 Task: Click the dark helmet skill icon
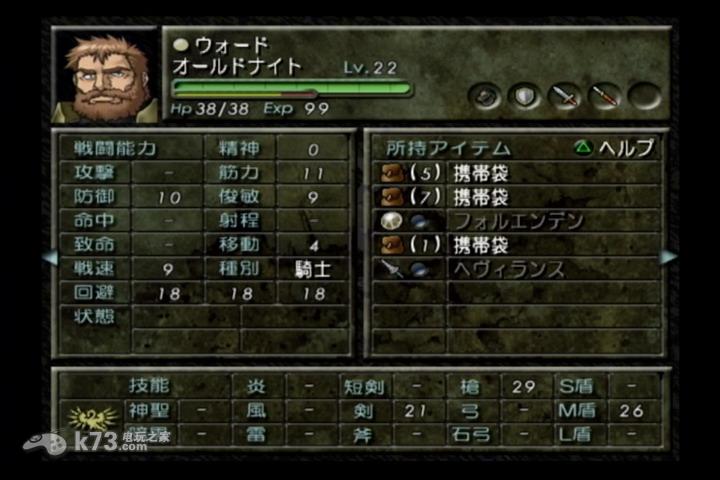point(485,96)
